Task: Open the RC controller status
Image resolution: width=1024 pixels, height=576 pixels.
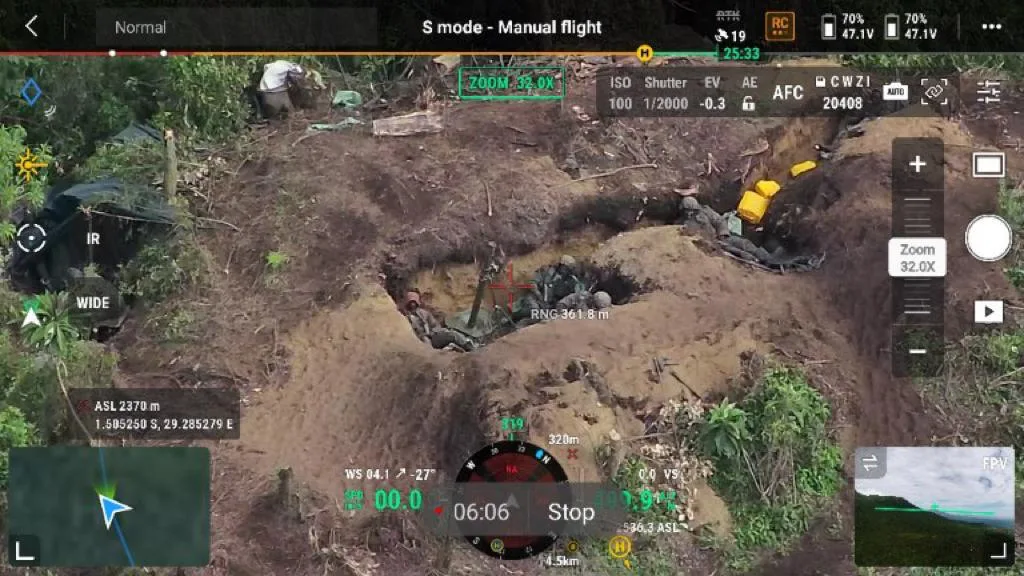Action: coord(780,26)
